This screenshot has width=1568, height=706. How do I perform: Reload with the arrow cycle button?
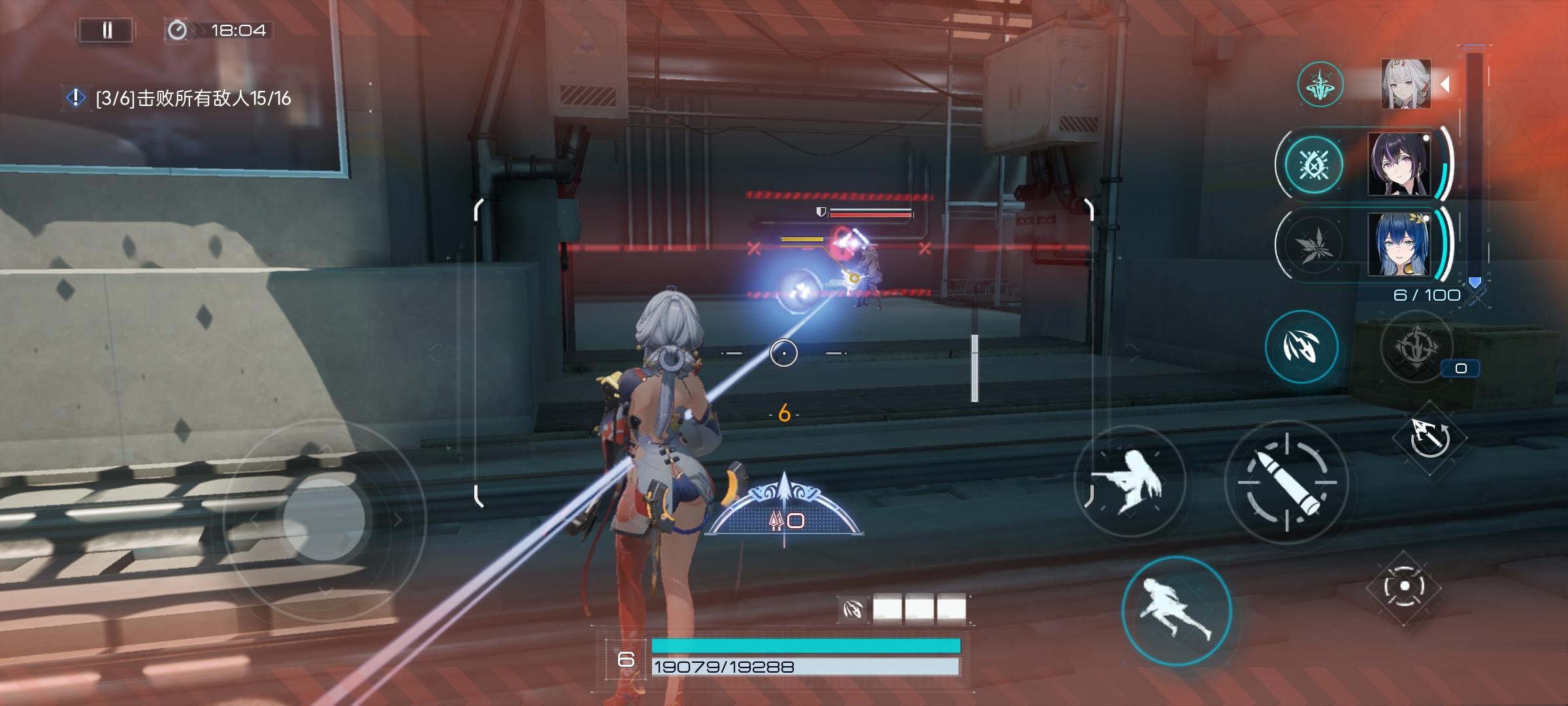1429,437
